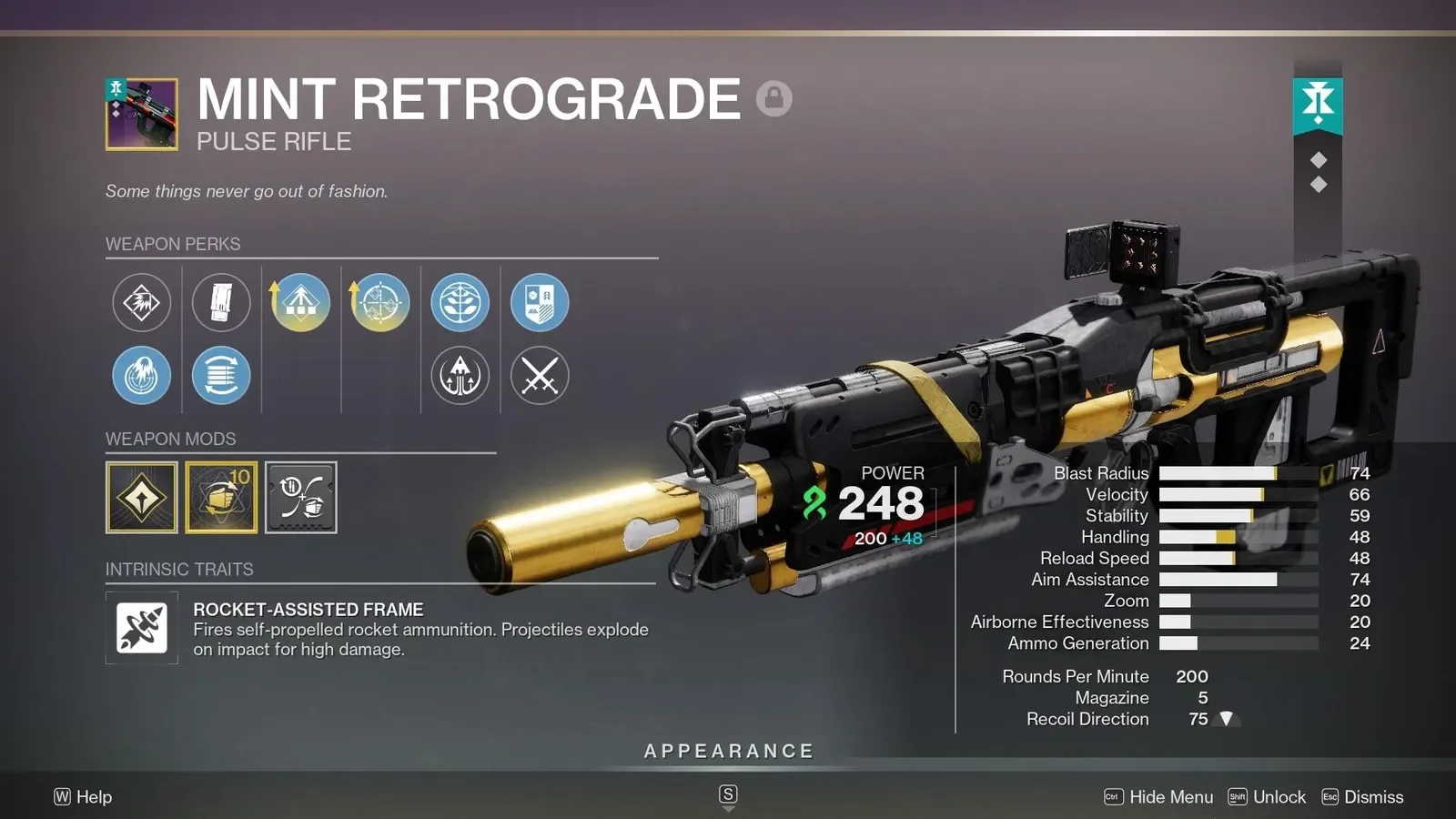Screen dimensions: 1456x819
Task: Select the white magazine perk icon
Action: click(221, 302)
